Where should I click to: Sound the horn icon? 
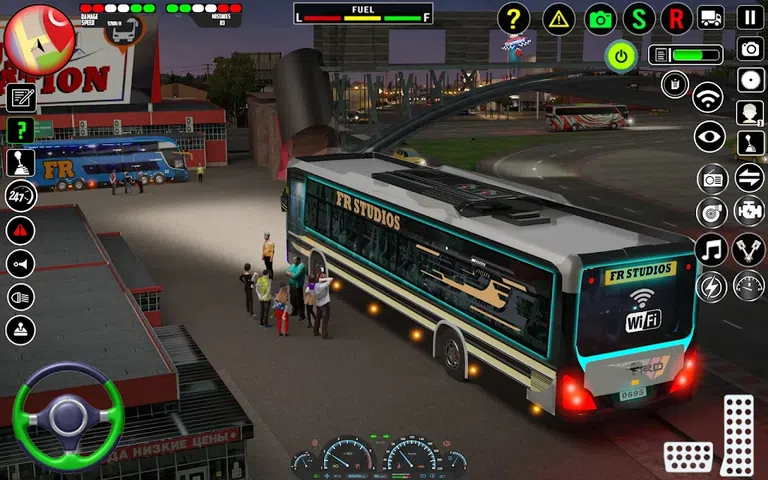(20, 263)
